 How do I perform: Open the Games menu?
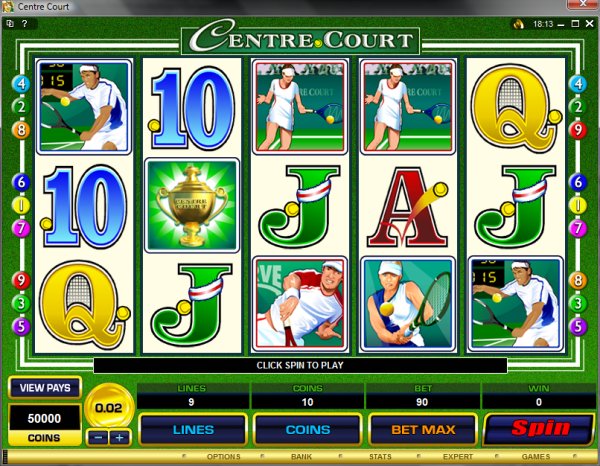(x=536, y=458)
